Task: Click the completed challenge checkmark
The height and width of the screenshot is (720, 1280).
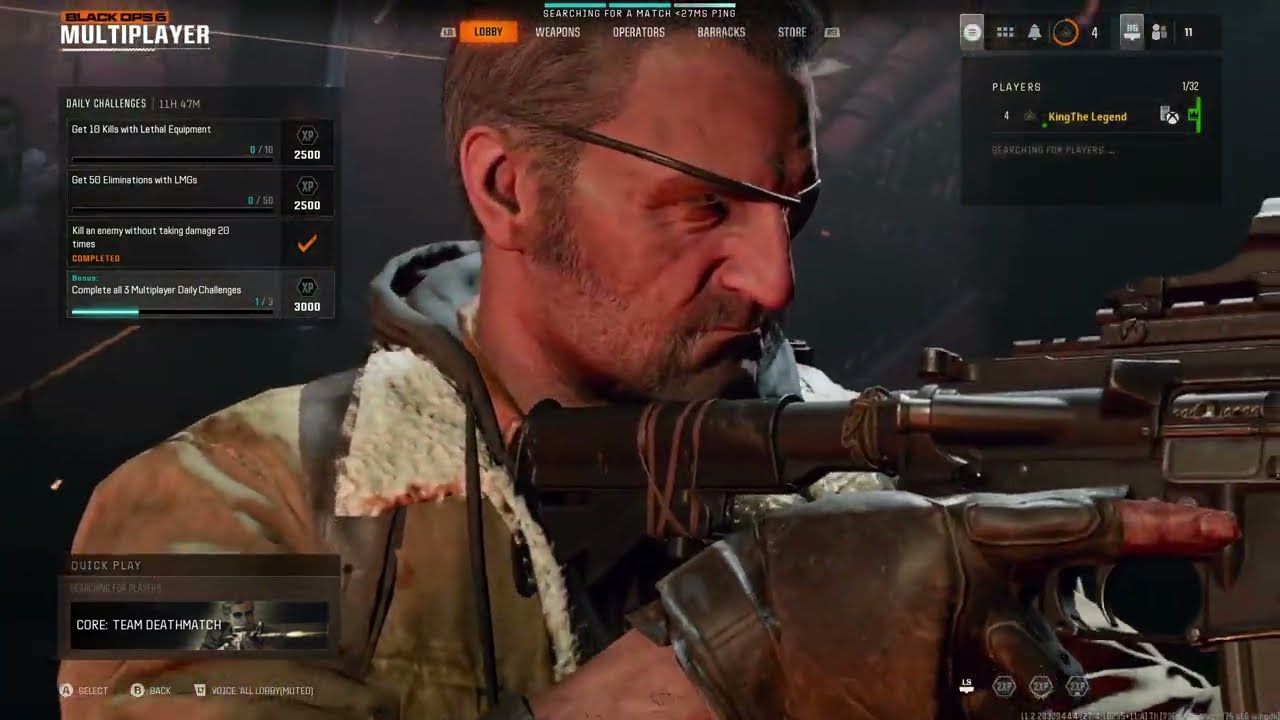Action: click(x=307, y=241)
